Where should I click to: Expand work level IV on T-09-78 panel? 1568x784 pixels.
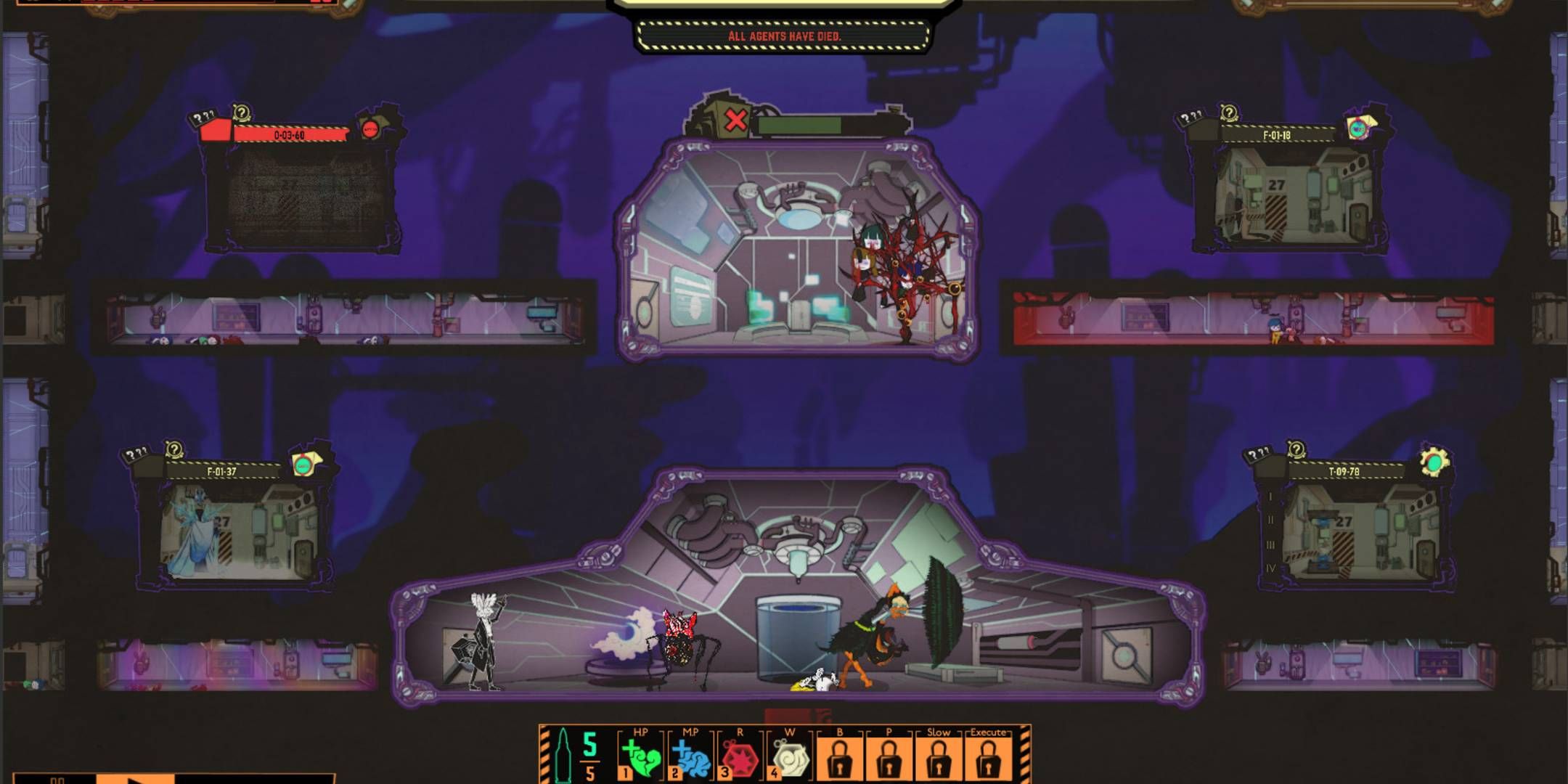click(x=1271, y=568)
